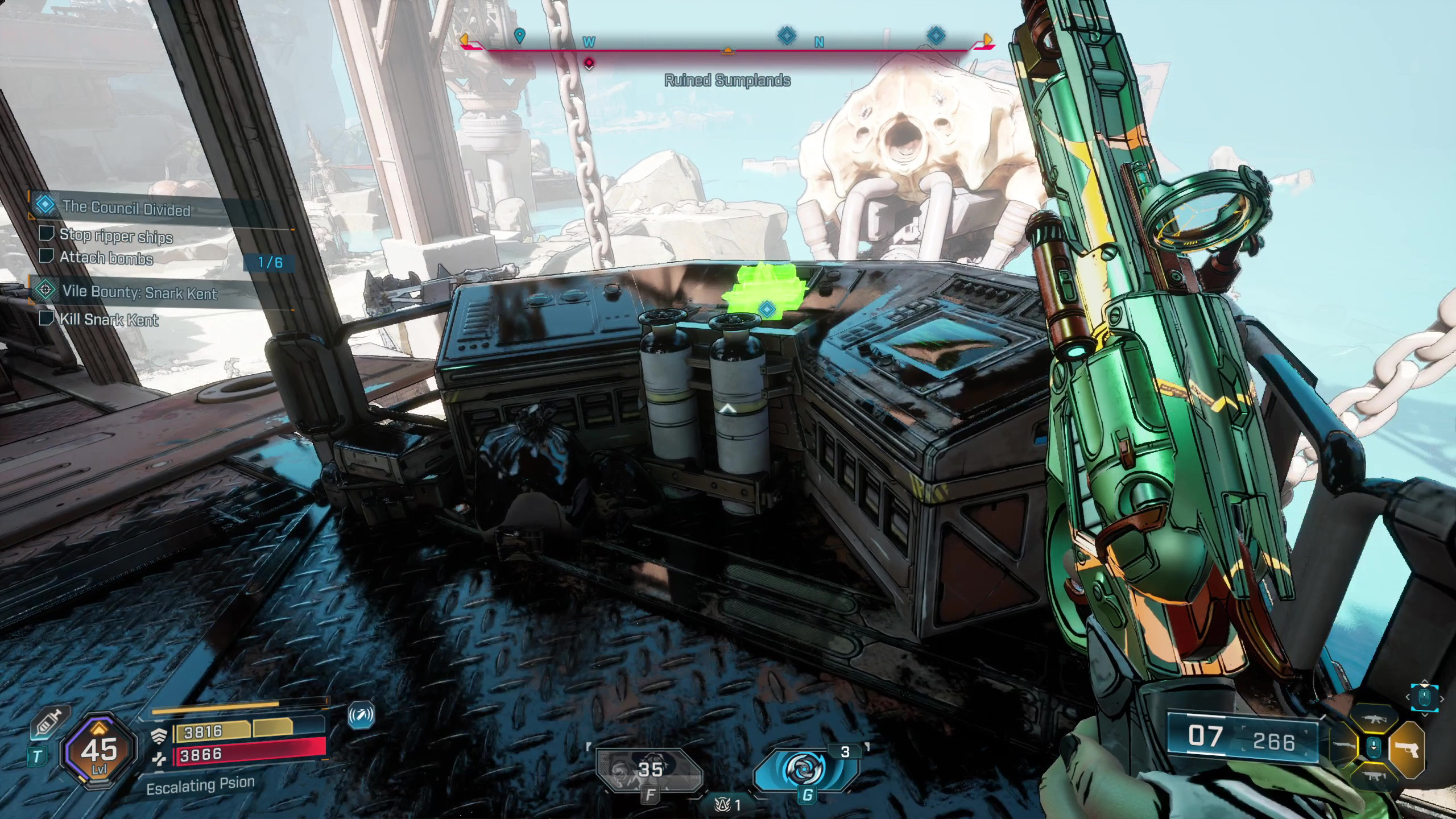Screen dimensions: 1456x819
Task: Click the mouse icon with directional arrows
Action: 1425,698
